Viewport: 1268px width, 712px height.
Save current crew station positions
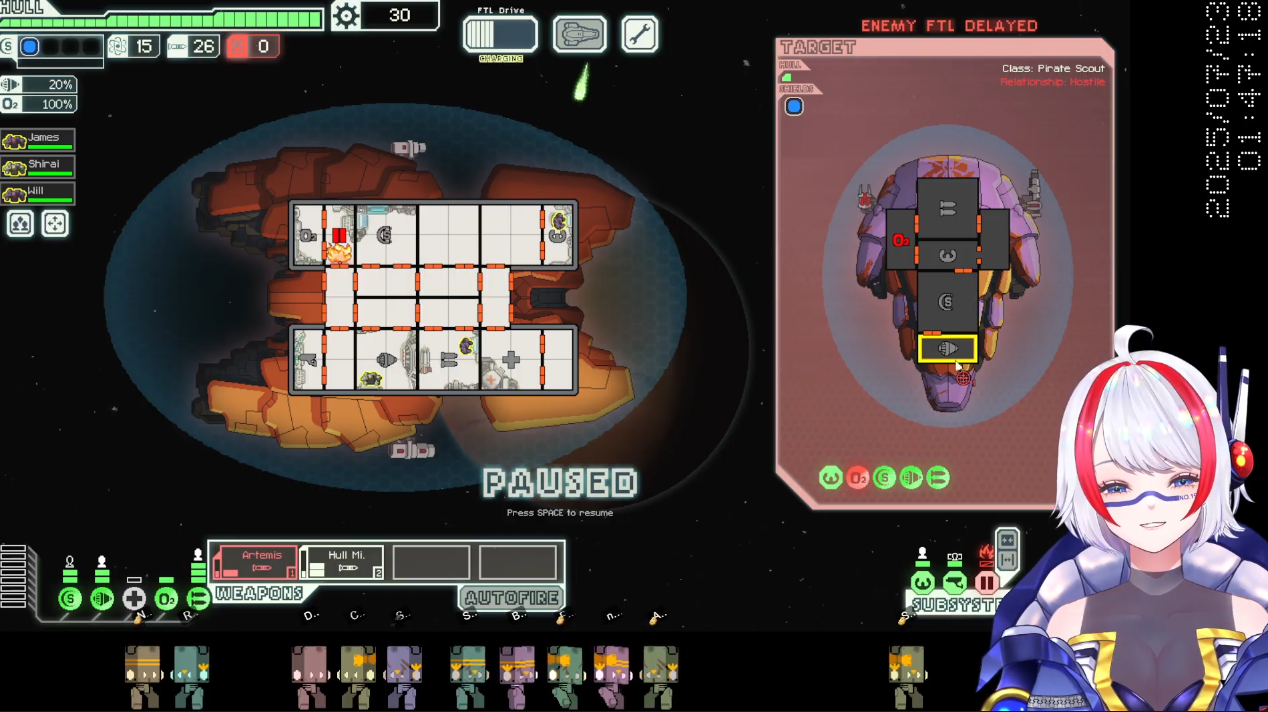coord(21,223)
